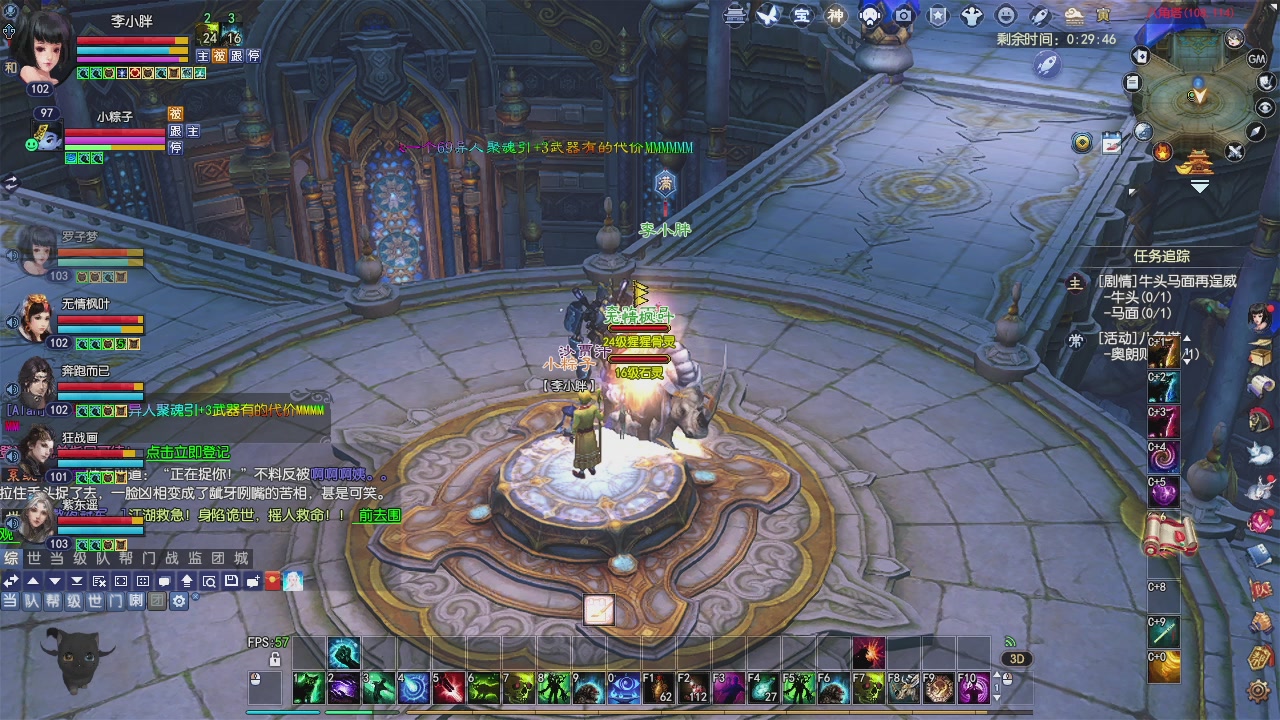Viewport: 1280px width, 720px height.
Task: Click 点击立即登记 register link
Action: tap(187, 453)
